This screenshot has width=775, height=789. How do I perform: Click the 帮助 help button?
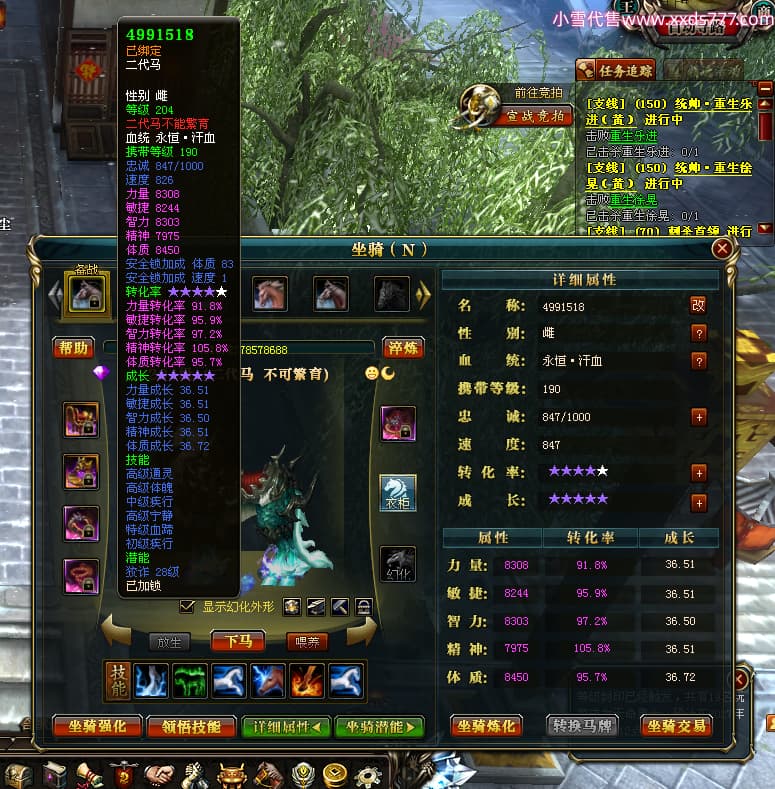[x=73, y=349]
